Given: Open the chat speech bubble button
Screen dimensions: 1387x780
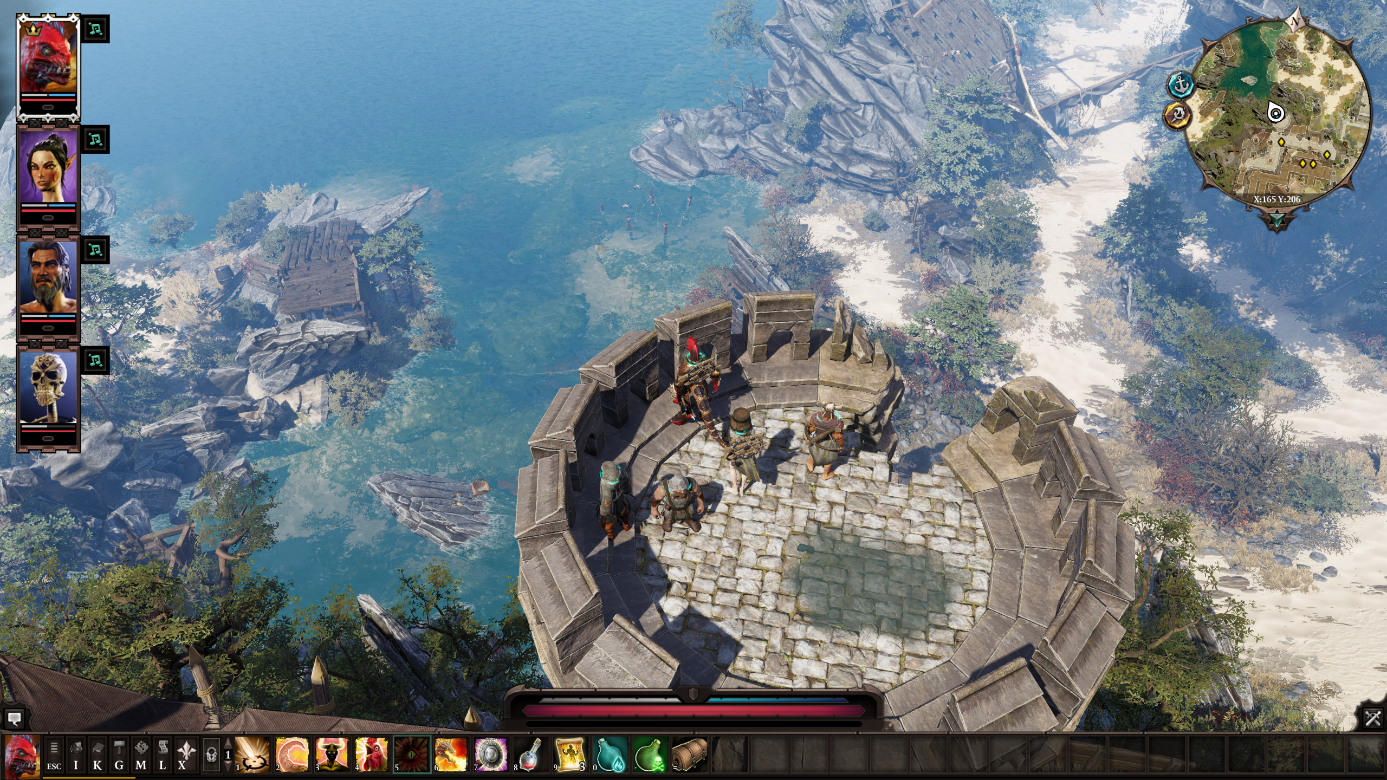Looking at the screenshot, I should click(x=14, y=718).
